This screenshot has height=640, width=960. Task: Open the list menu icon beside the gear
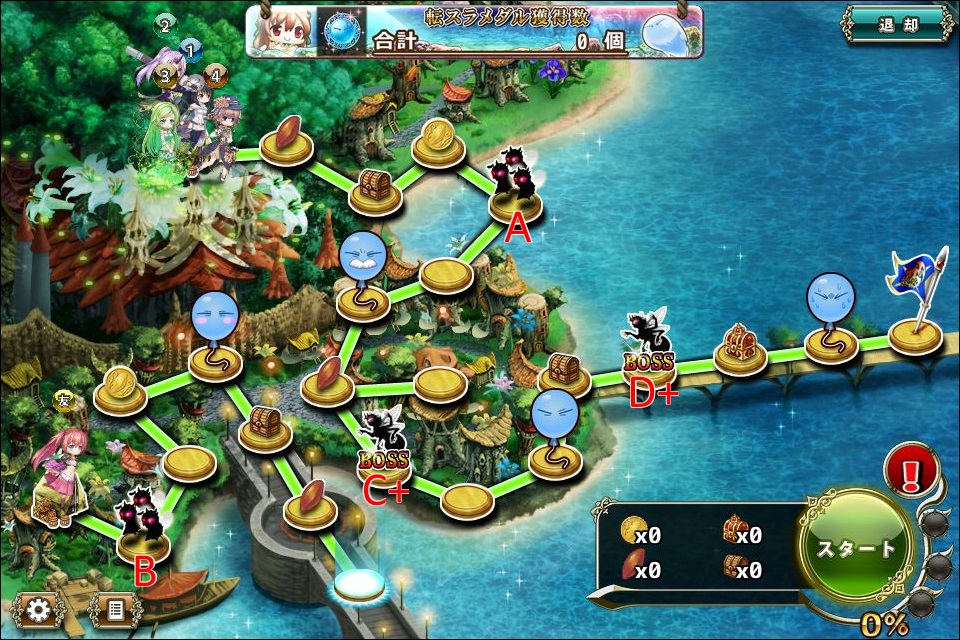pyautogui.click(x=116, y=609)
